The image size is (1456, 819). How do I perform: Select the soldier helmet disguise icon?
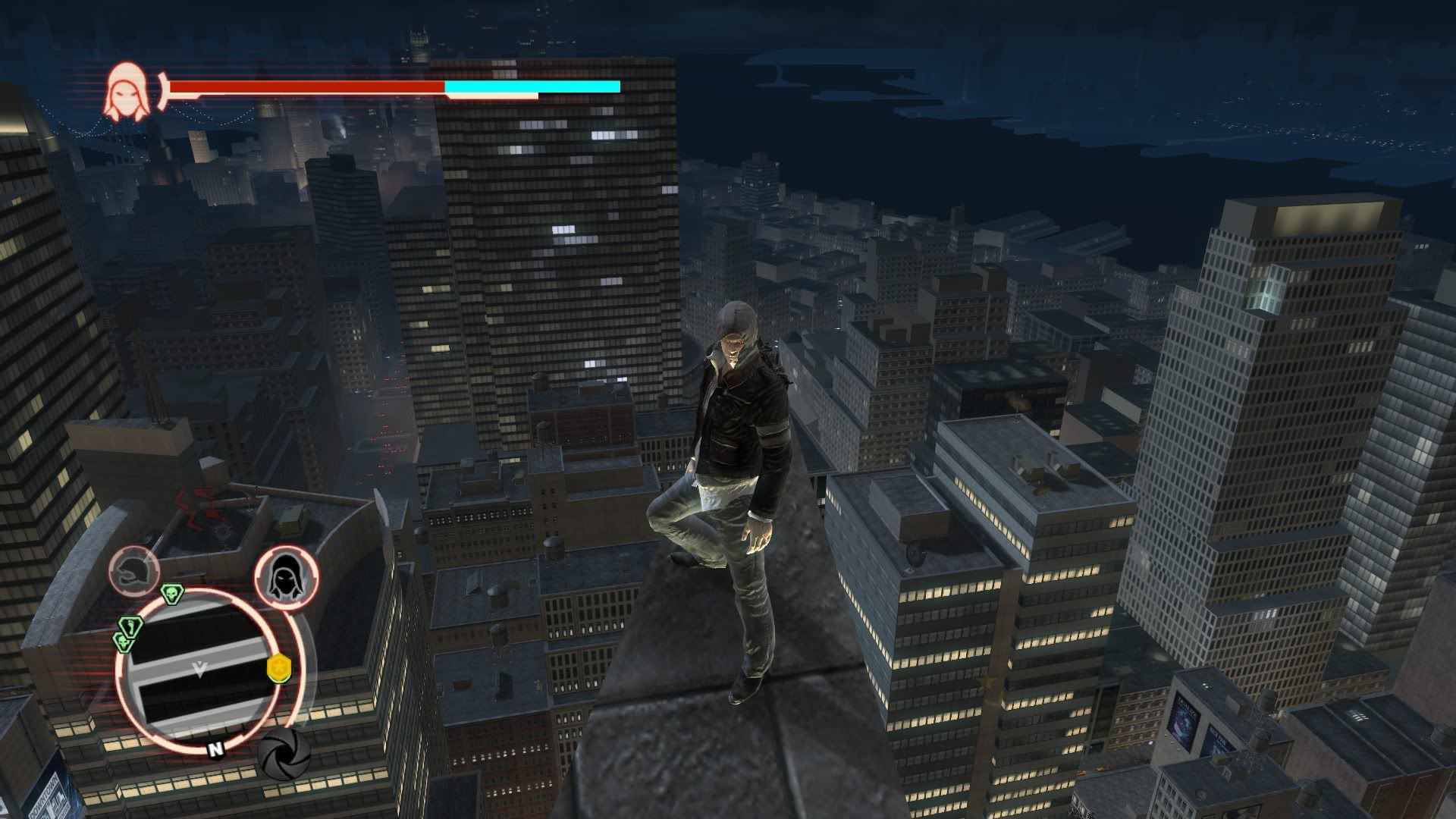tap(134, 571)
